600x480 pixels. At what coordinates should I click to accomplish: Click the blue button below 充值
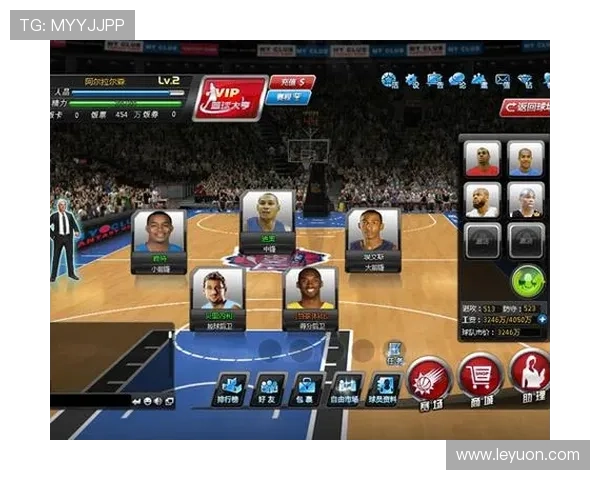pos(288,97)
